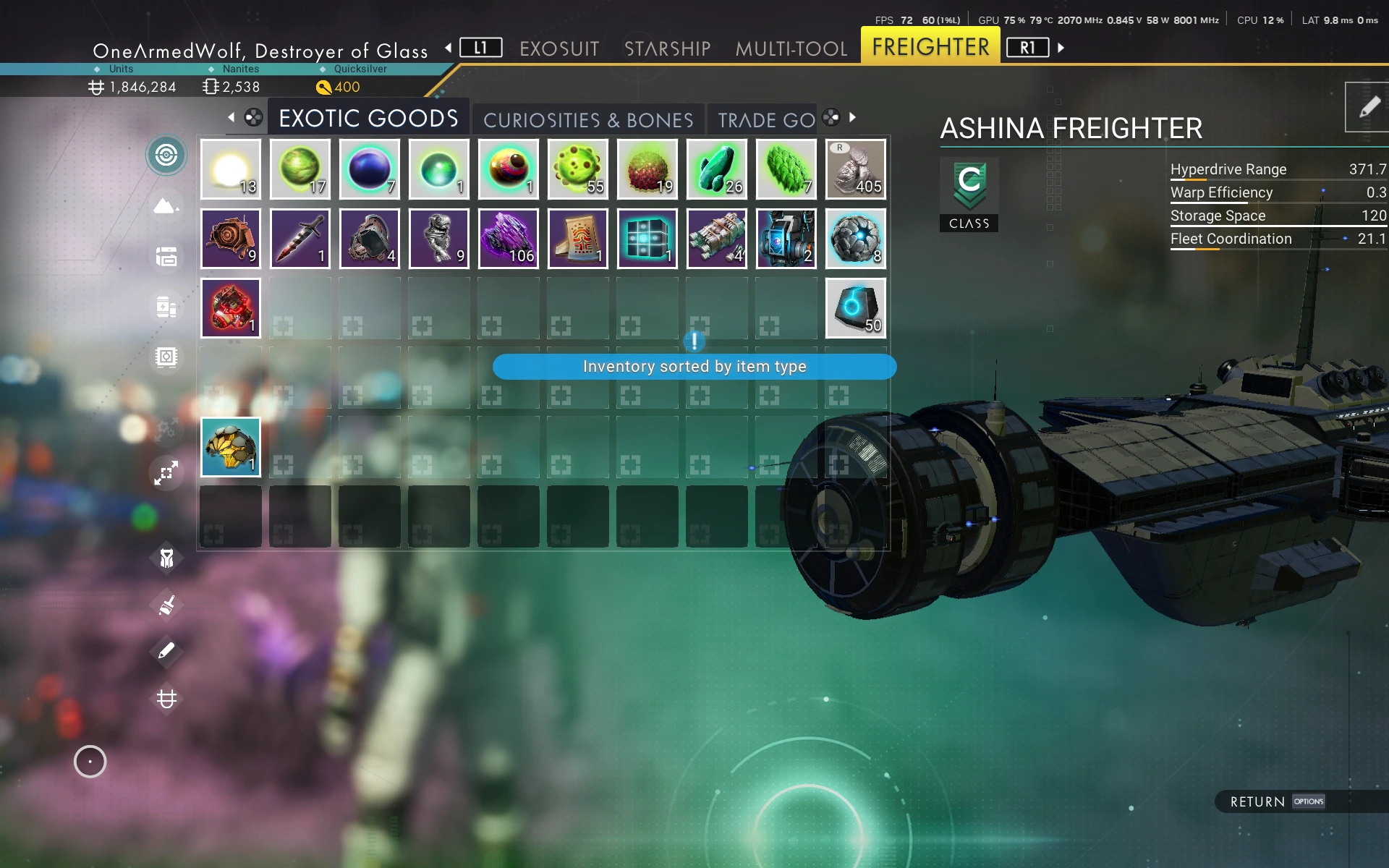Select the circular target sidebar icon
Screen dimensions: 1389x868
click(166, 155)
